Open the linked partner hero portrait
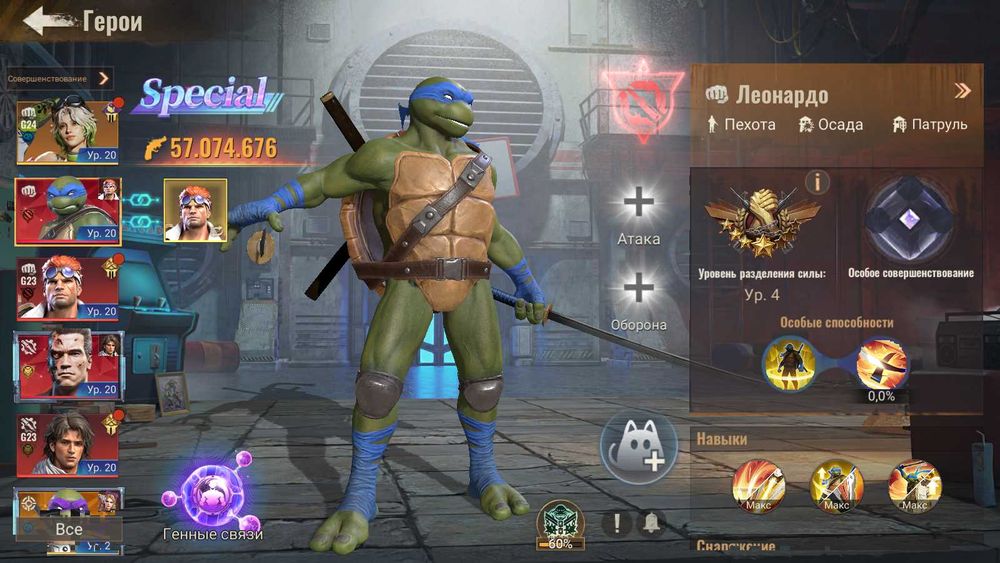1000x563 pixels. tap(195, 210)
